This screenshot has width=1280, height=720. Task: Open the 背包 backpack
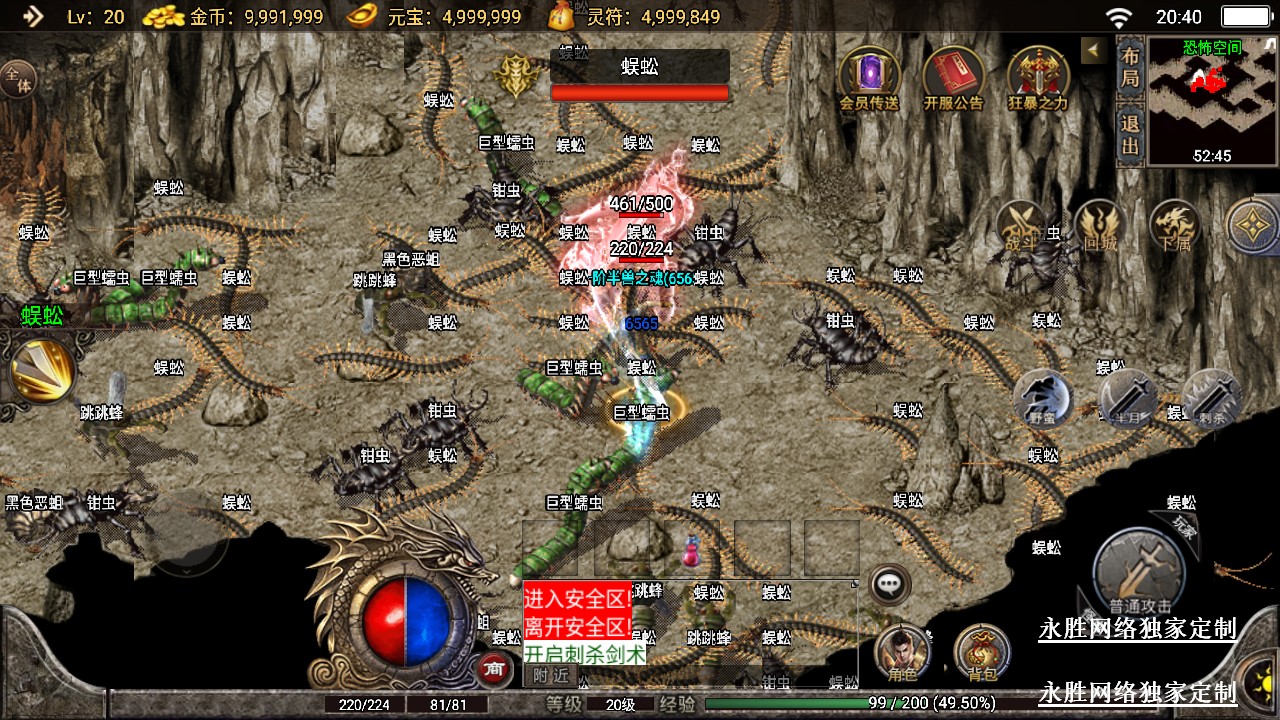click(982, 654)
